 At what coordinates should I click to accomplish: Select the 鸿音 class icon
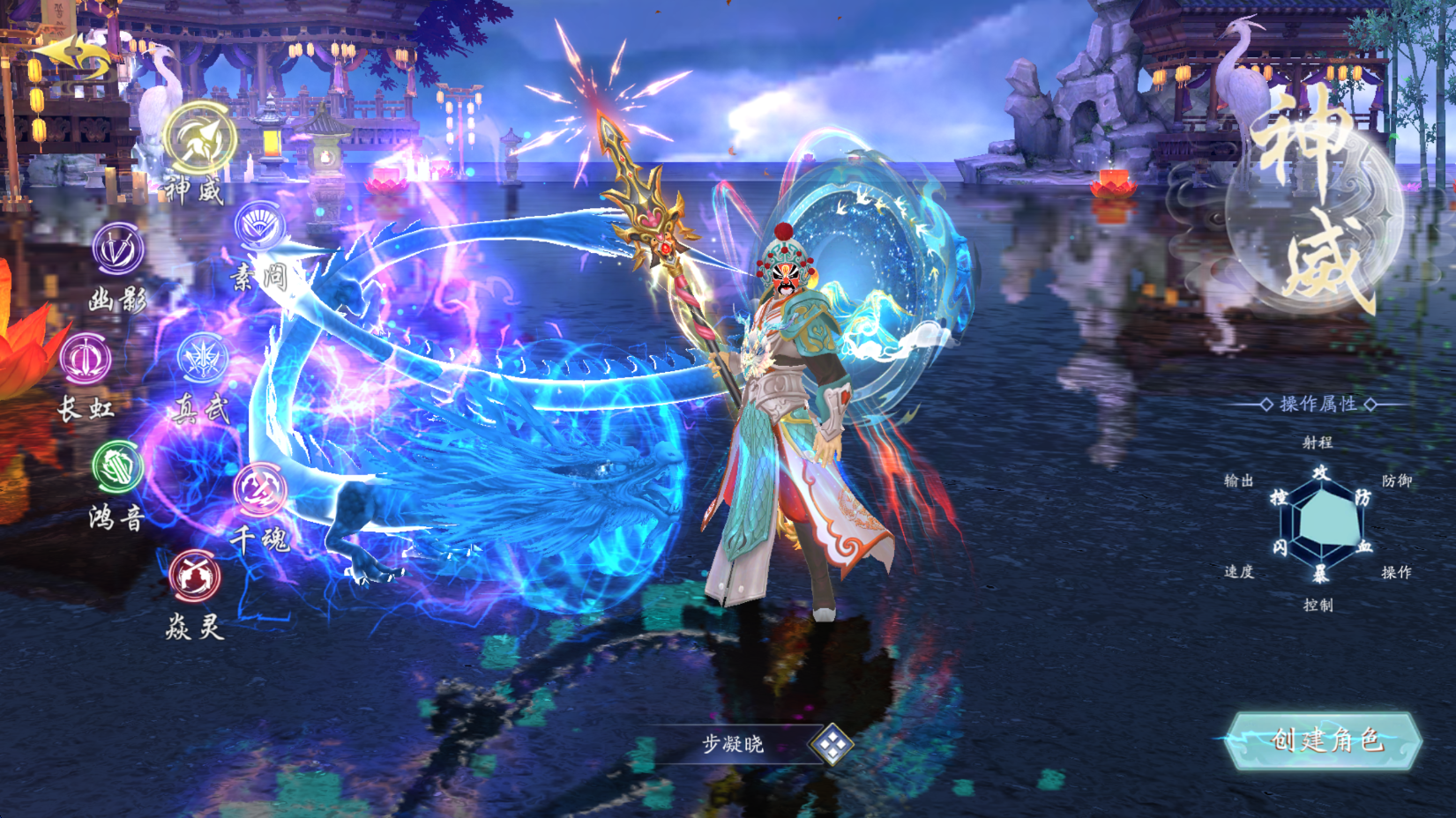coord(117,466)
